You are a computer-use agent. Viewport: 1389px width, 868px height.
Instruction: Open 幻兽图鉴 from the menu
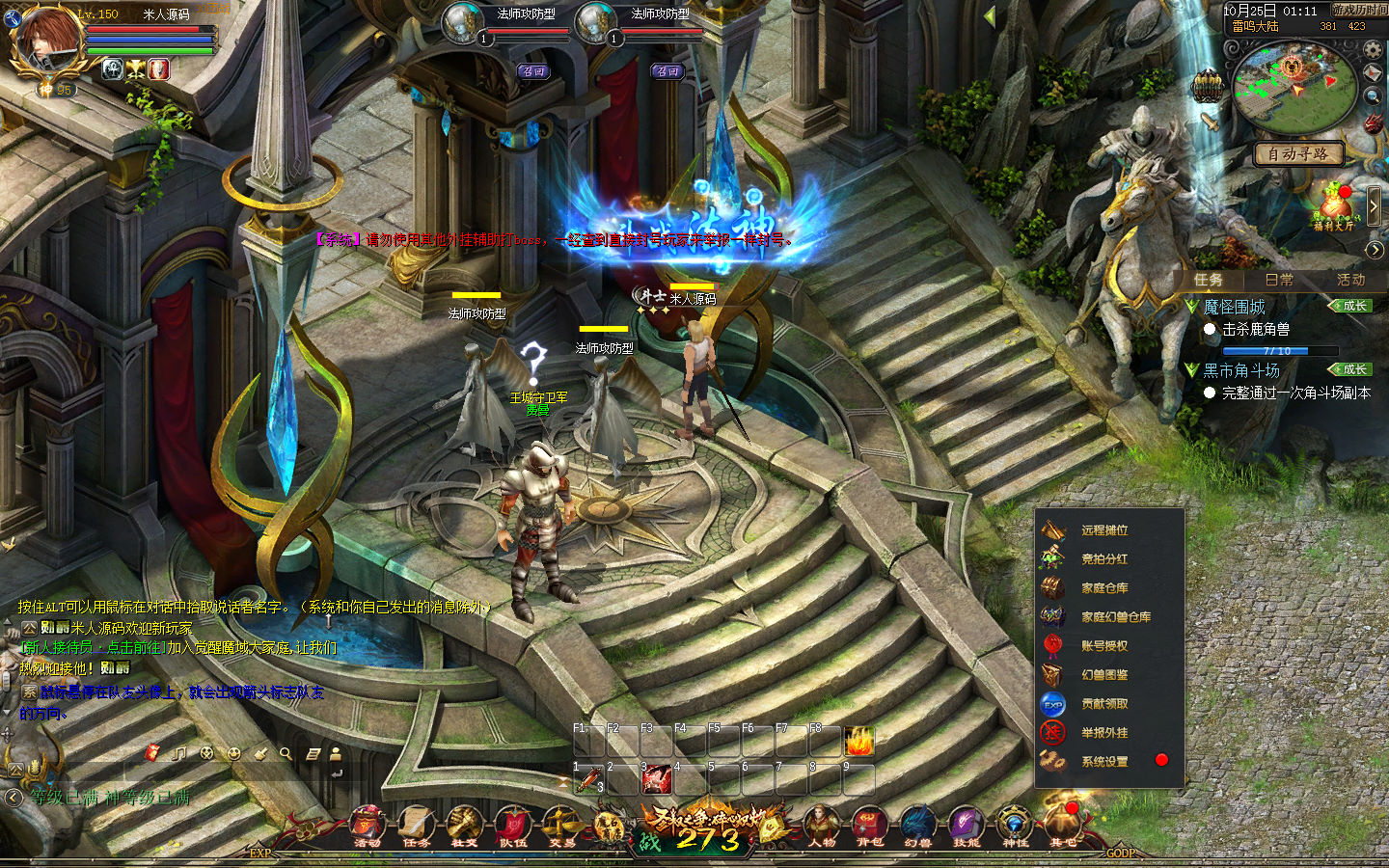1104,675
